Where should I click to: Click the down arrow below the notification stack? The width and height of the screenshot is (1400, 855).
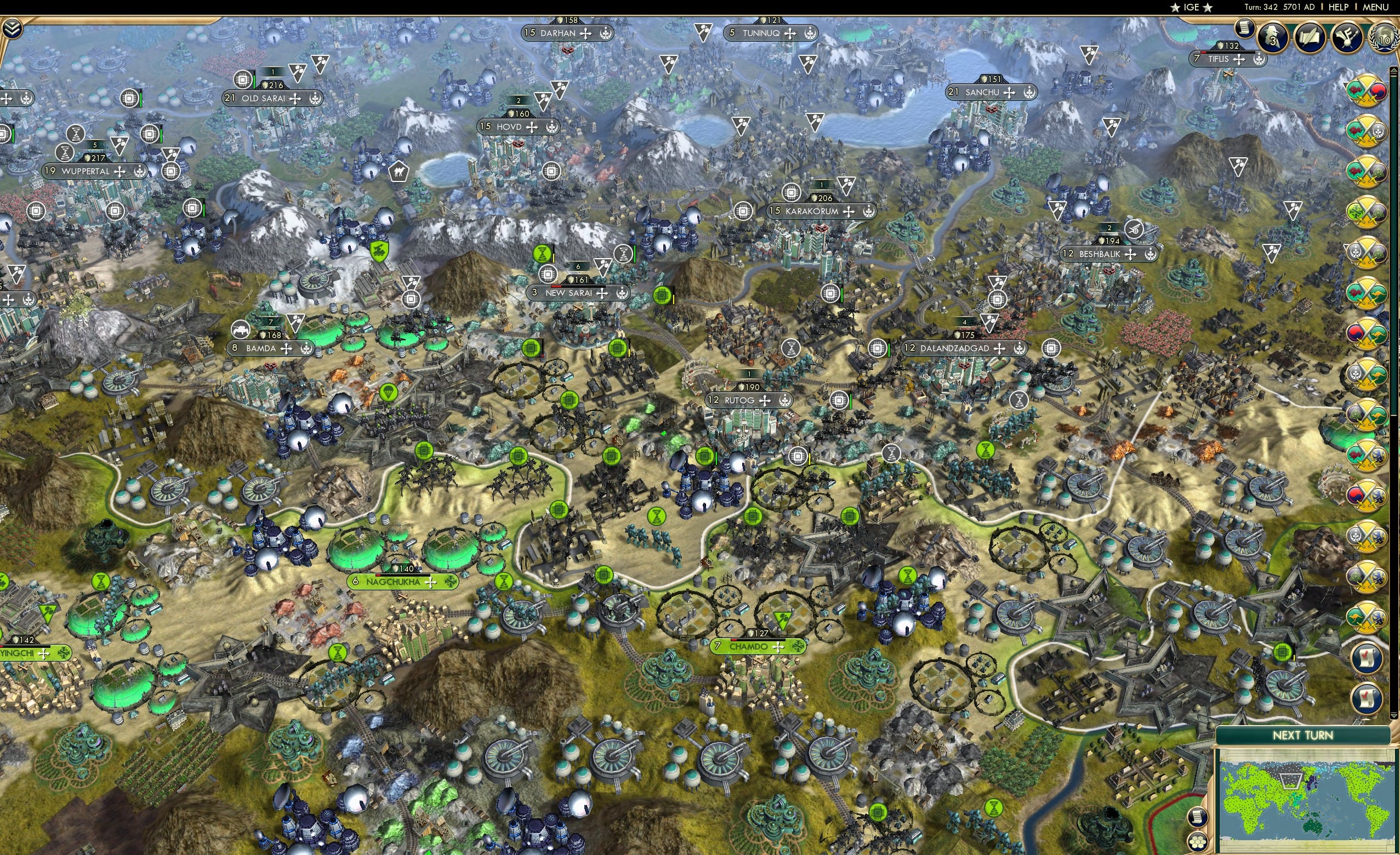point(1393,715)
